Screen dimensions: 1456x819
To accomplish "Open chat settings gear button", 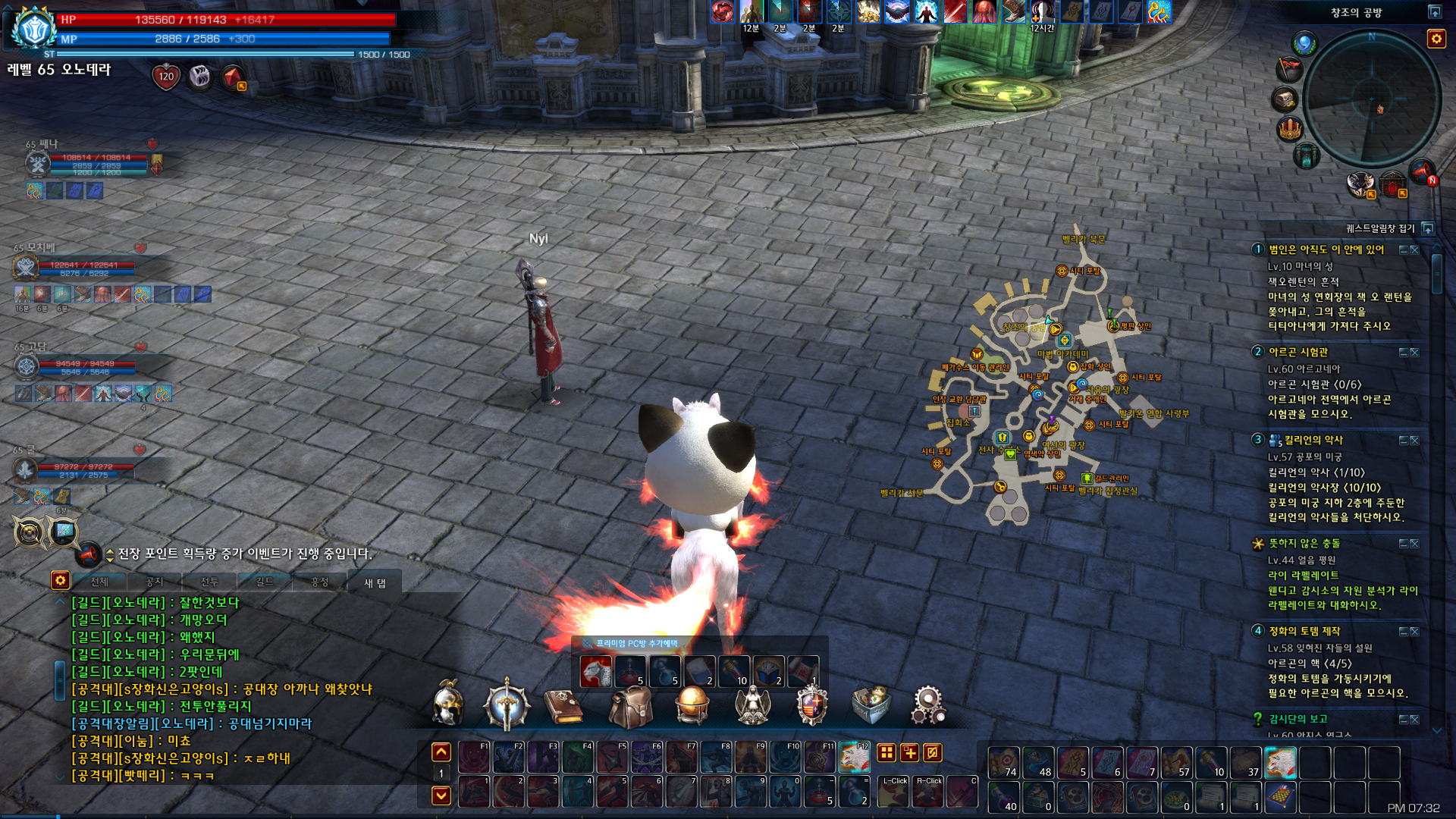I will tap(60, 581).
